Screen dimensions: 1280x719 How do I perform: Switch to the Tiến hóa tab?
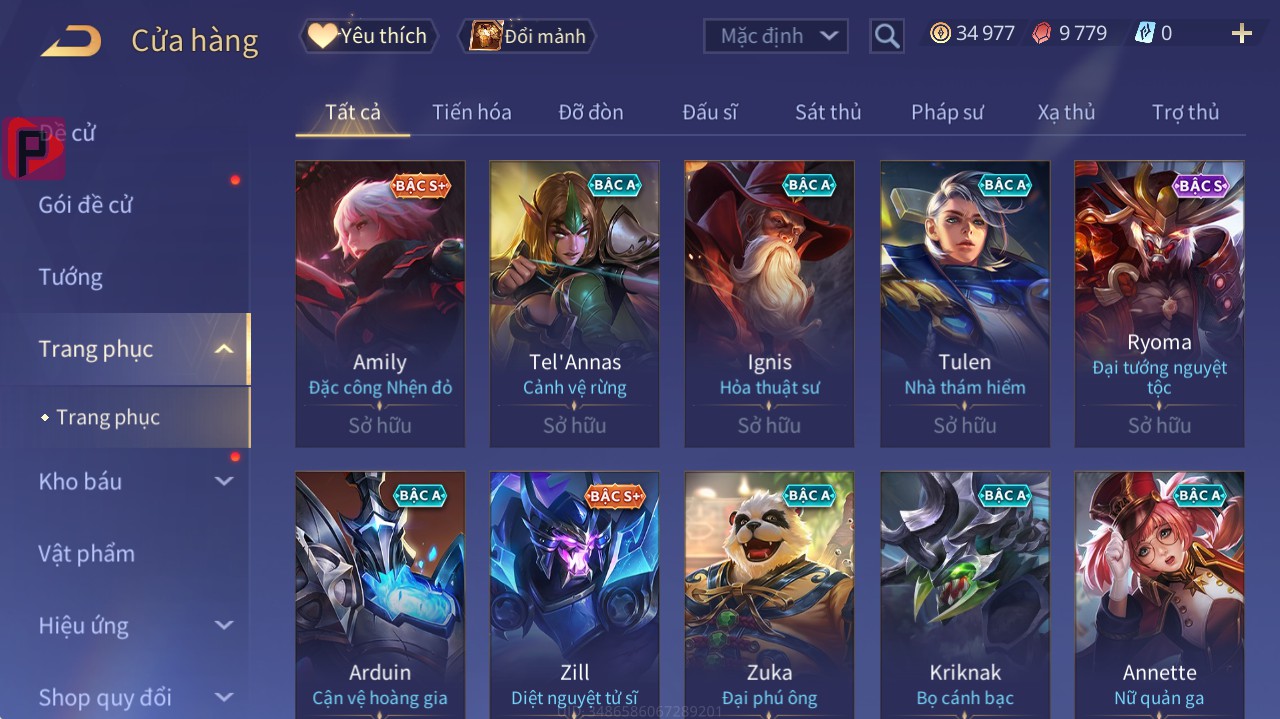[x=471, y=112]
